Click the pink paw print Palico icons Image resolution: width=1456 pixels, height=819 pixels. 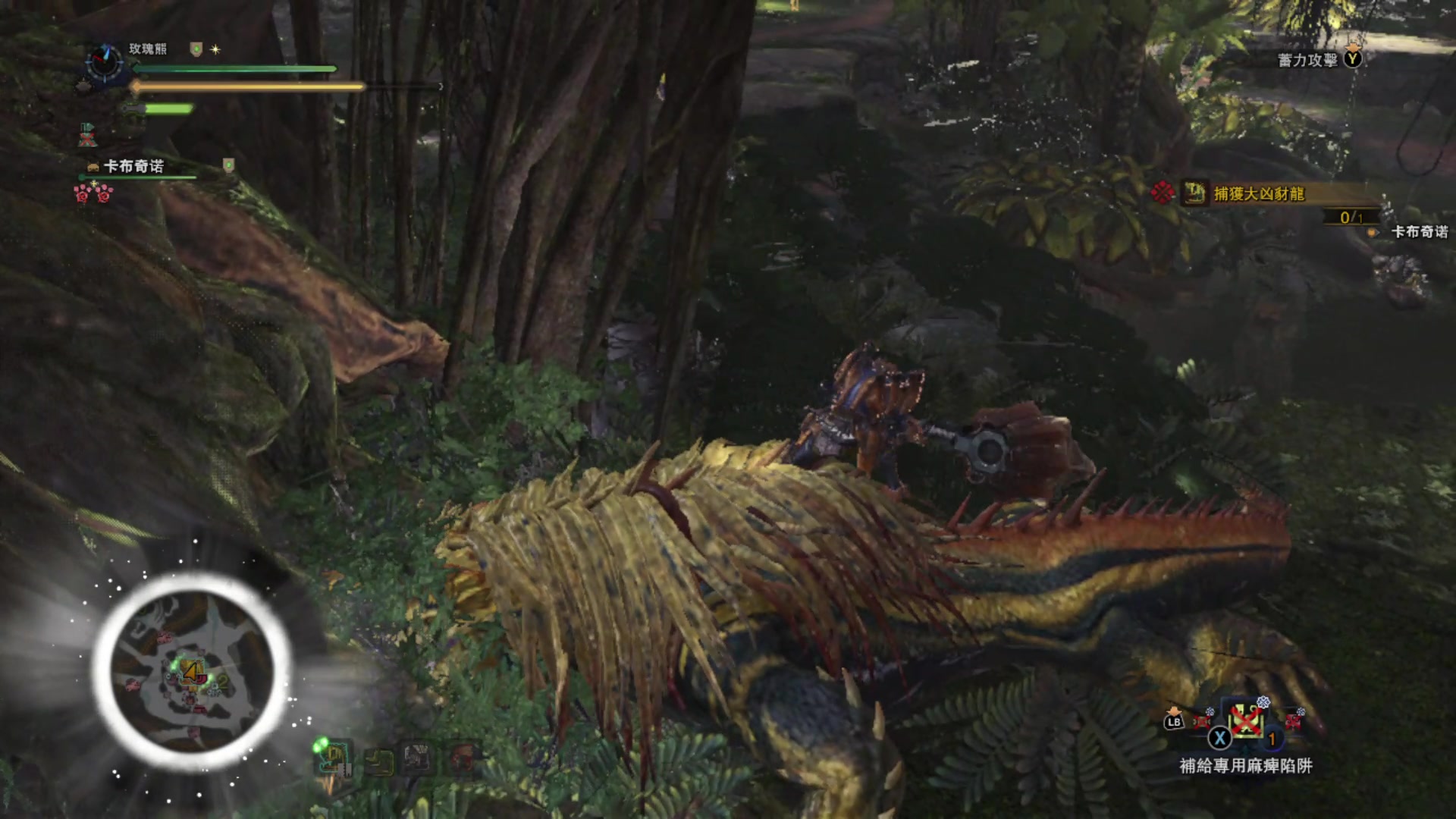coord(93,194)
